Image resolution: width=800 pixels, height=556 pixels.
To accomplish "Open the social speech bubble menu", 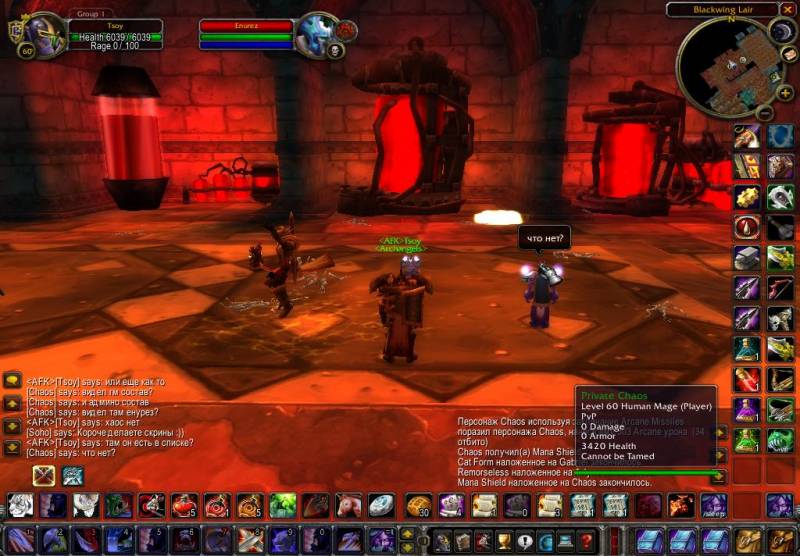I will (522, 542).
